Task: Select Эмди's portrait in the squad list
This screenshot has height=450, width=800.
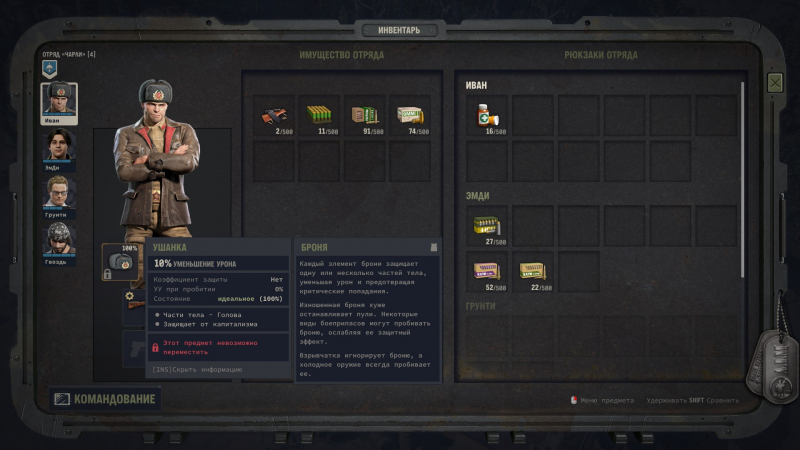Action: 59,147
